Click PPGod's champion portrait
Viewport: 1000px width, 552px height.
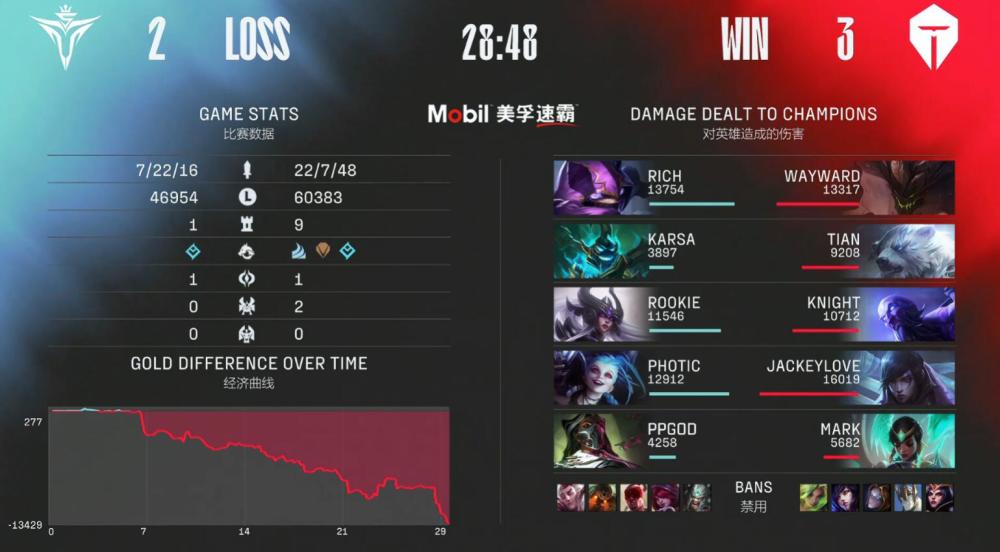tap(598, 441)
